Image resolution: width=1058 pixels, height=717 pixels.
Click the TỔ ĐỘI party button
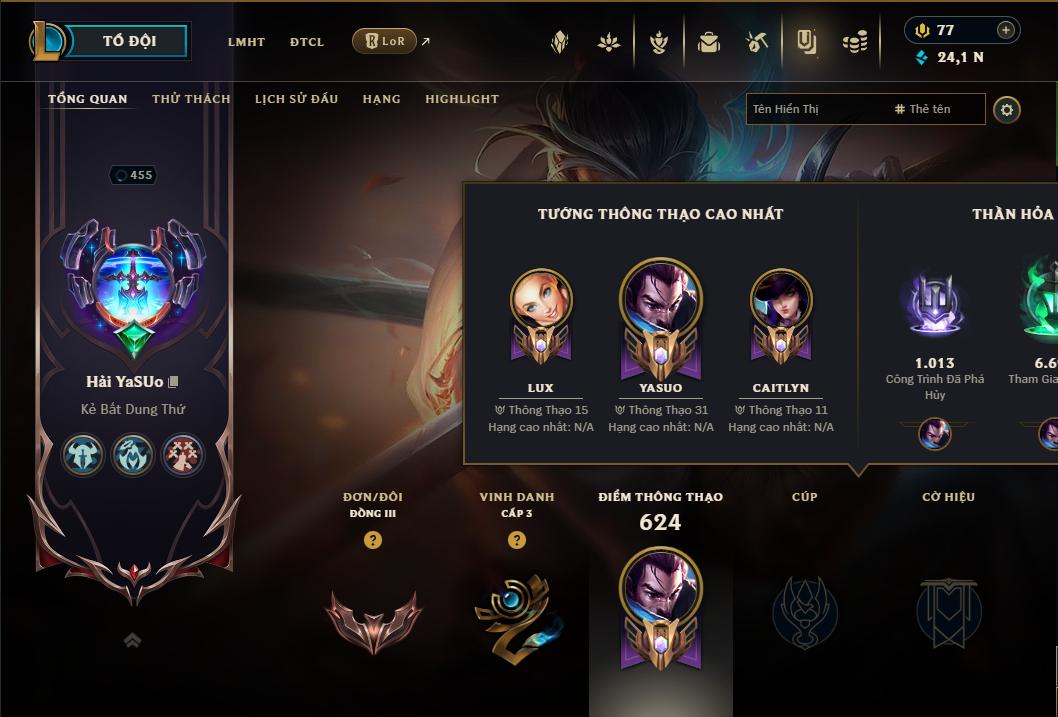coord(129,41)
